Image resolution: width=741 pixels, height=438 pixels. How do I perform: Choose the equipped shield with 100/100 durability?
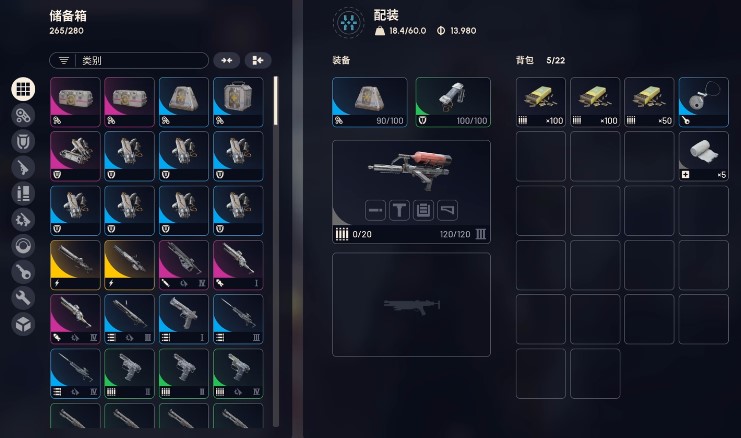click(453, 102)
